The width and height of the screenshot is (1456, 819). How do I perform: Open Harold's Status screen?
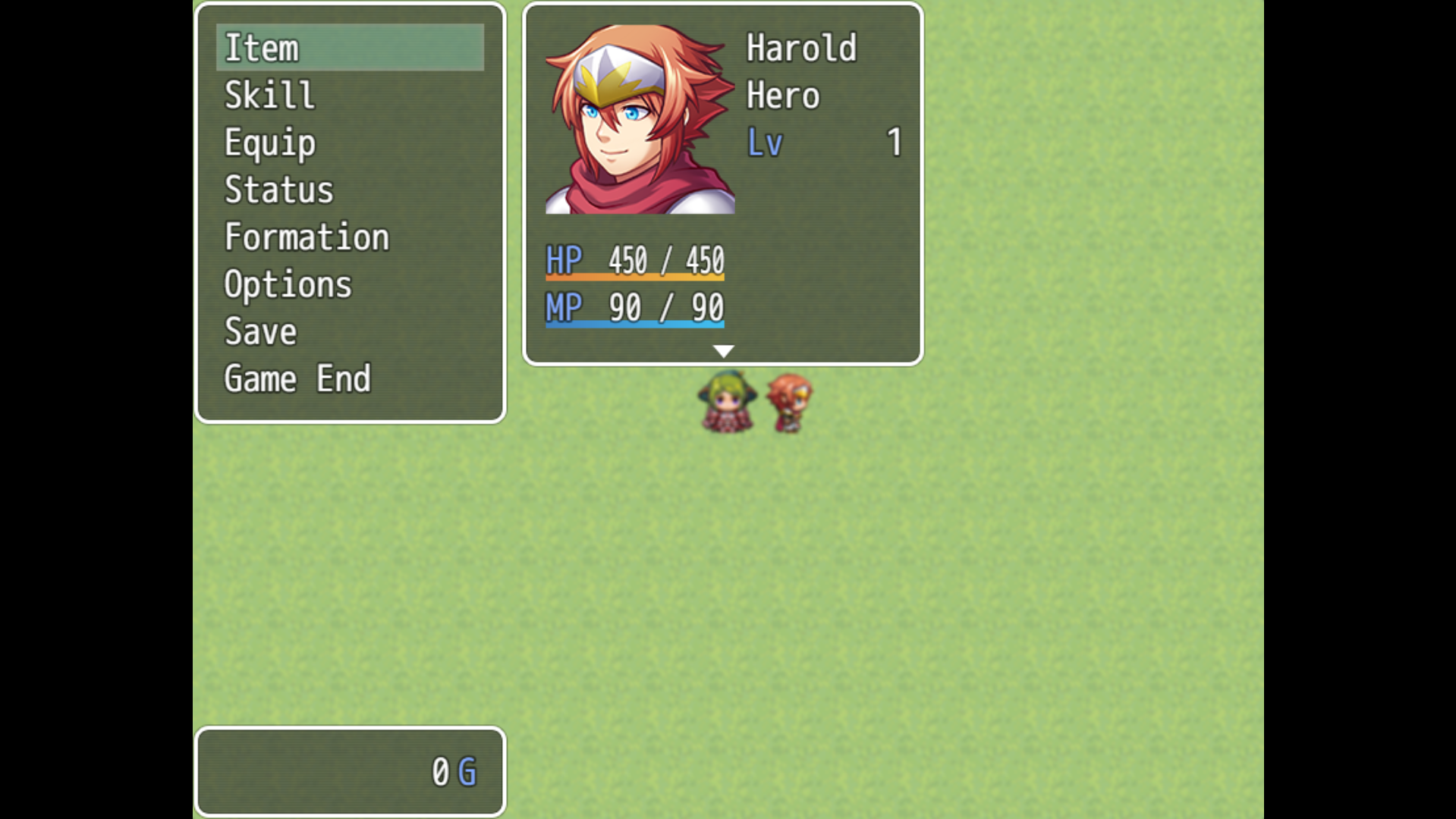(x=278, y=190)
